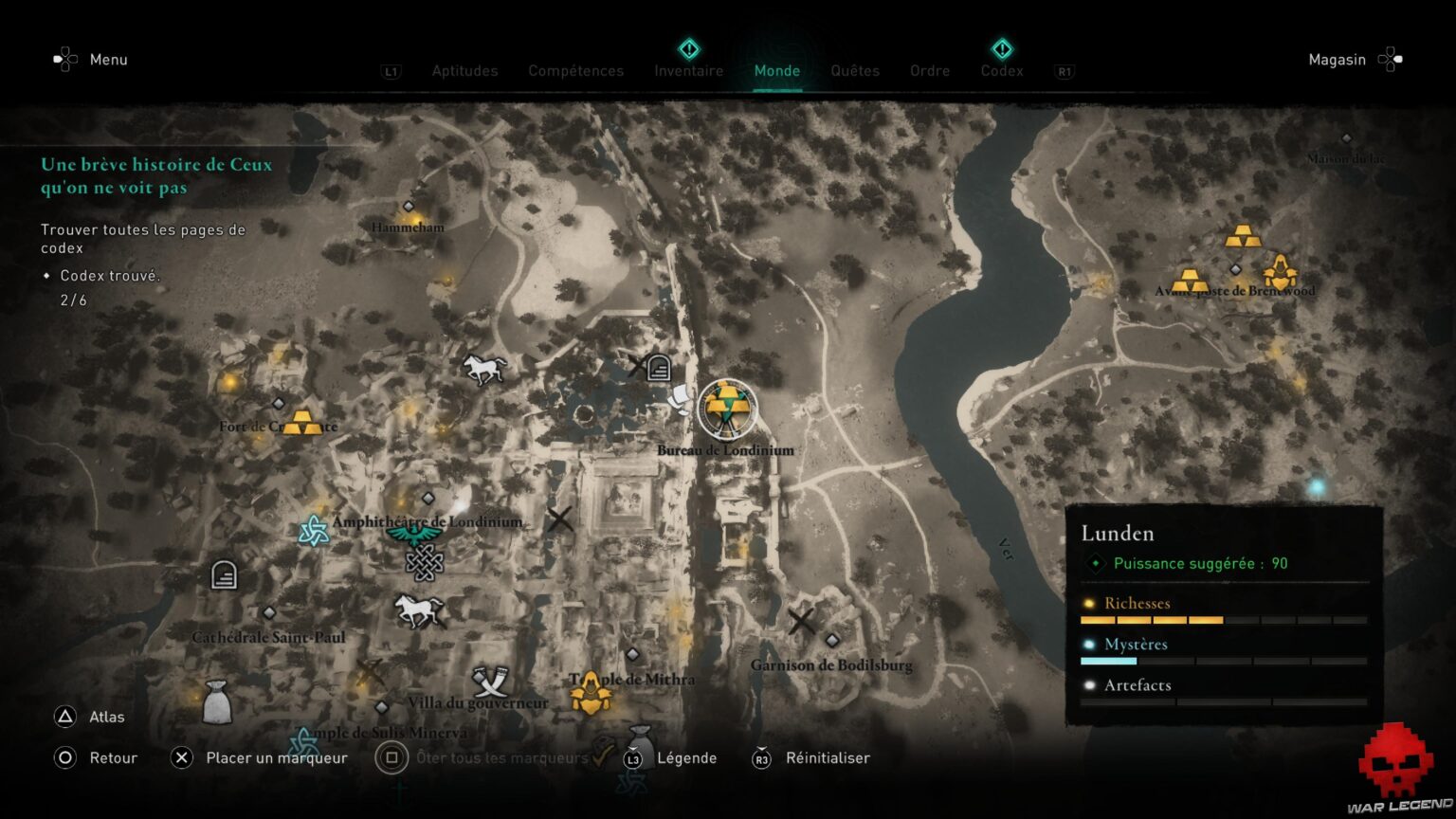The image size is (1456, 819).
Task: Show the Quêtes tab
Action: (x=855, y=71)
